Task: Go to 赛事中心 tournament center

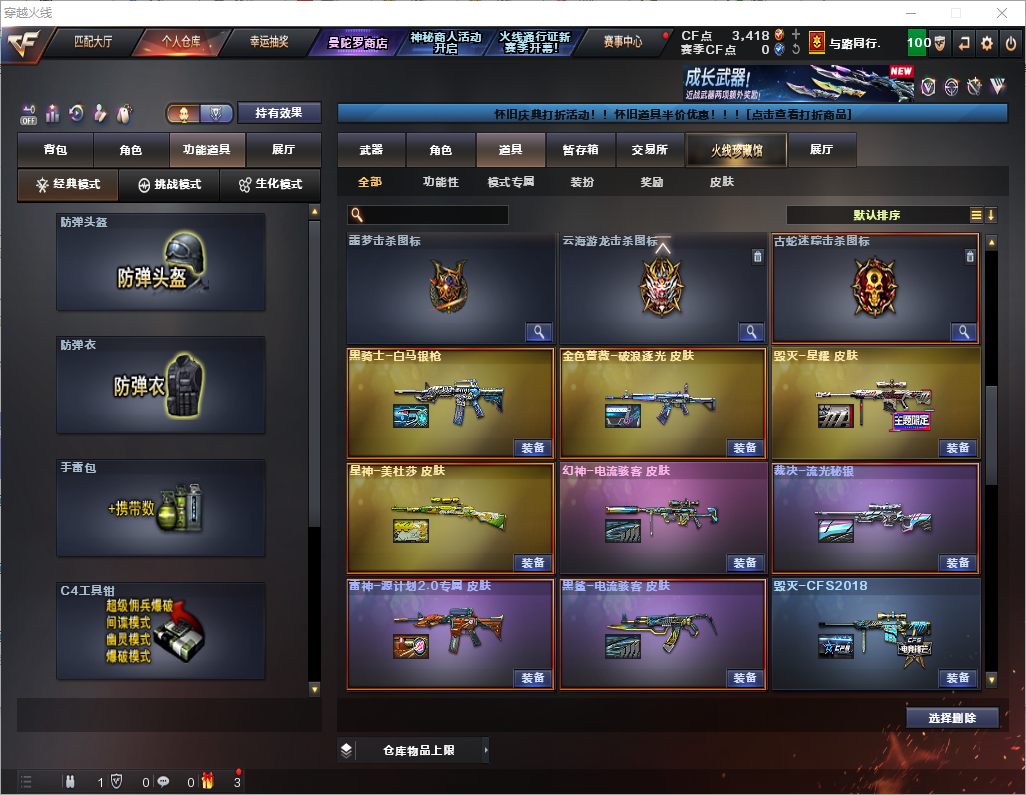Action: pos(622,42)
